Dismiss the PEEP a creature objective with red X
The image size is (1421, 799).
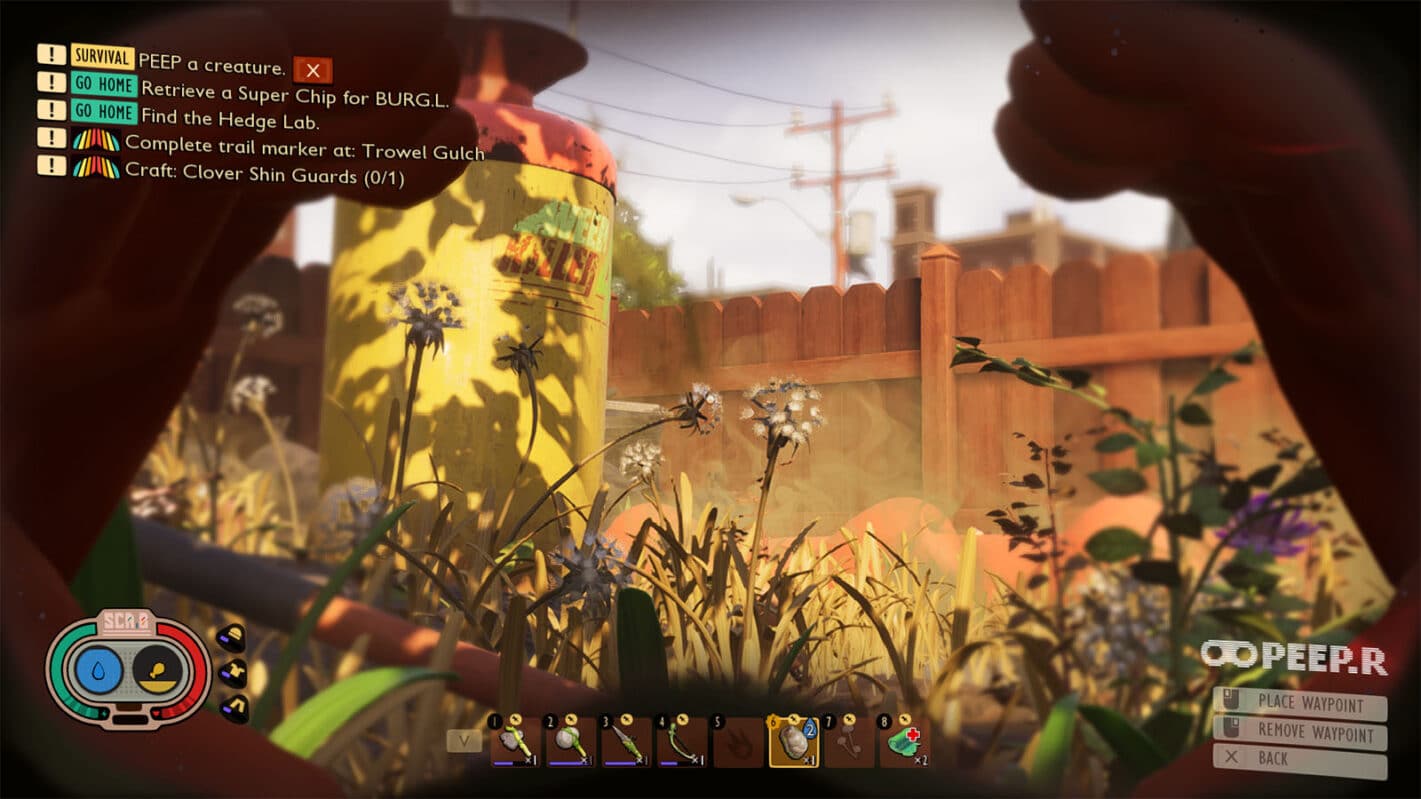click(313, 69)
